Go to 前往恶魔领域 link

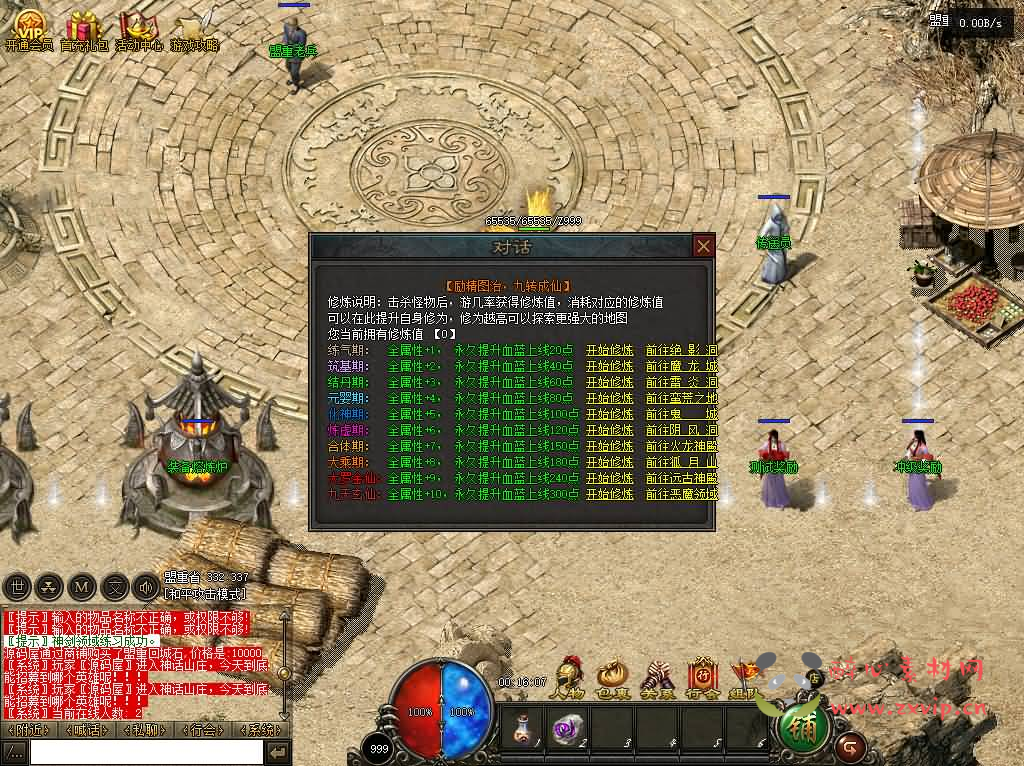(681, 494)
